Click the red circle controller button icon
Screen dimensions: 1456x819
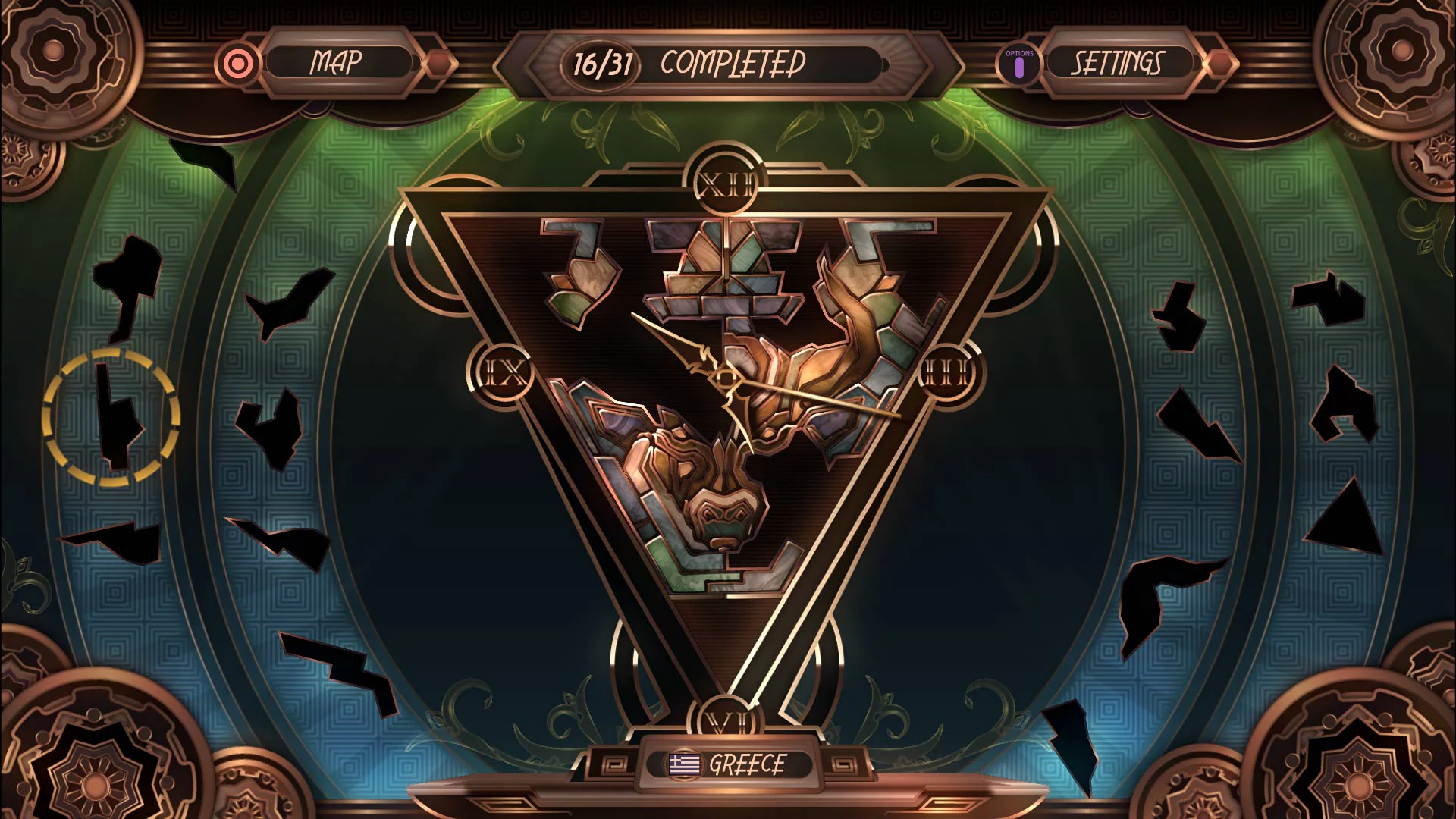click(238, 64)
